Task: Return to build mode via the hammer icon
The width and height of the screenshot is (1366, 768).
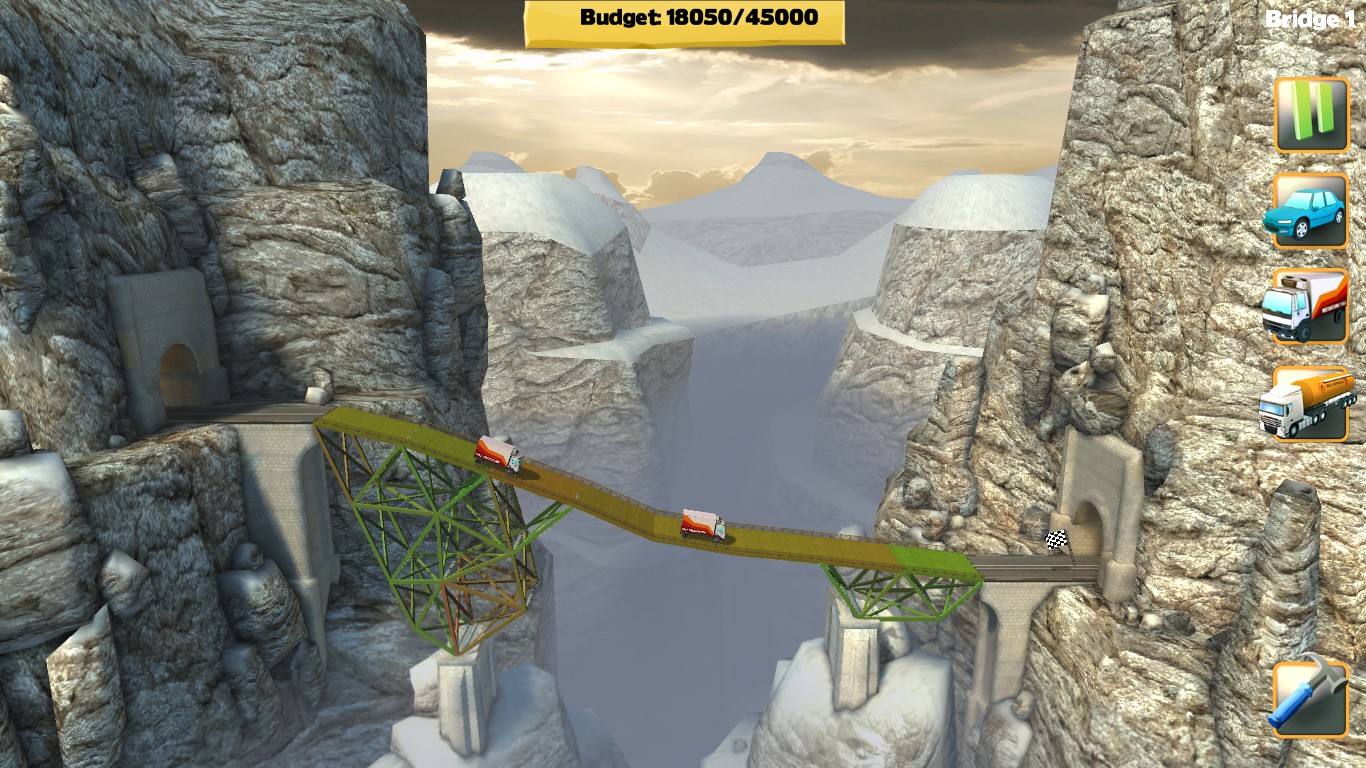Action: pyautogui.click(x=1311, y=697)
